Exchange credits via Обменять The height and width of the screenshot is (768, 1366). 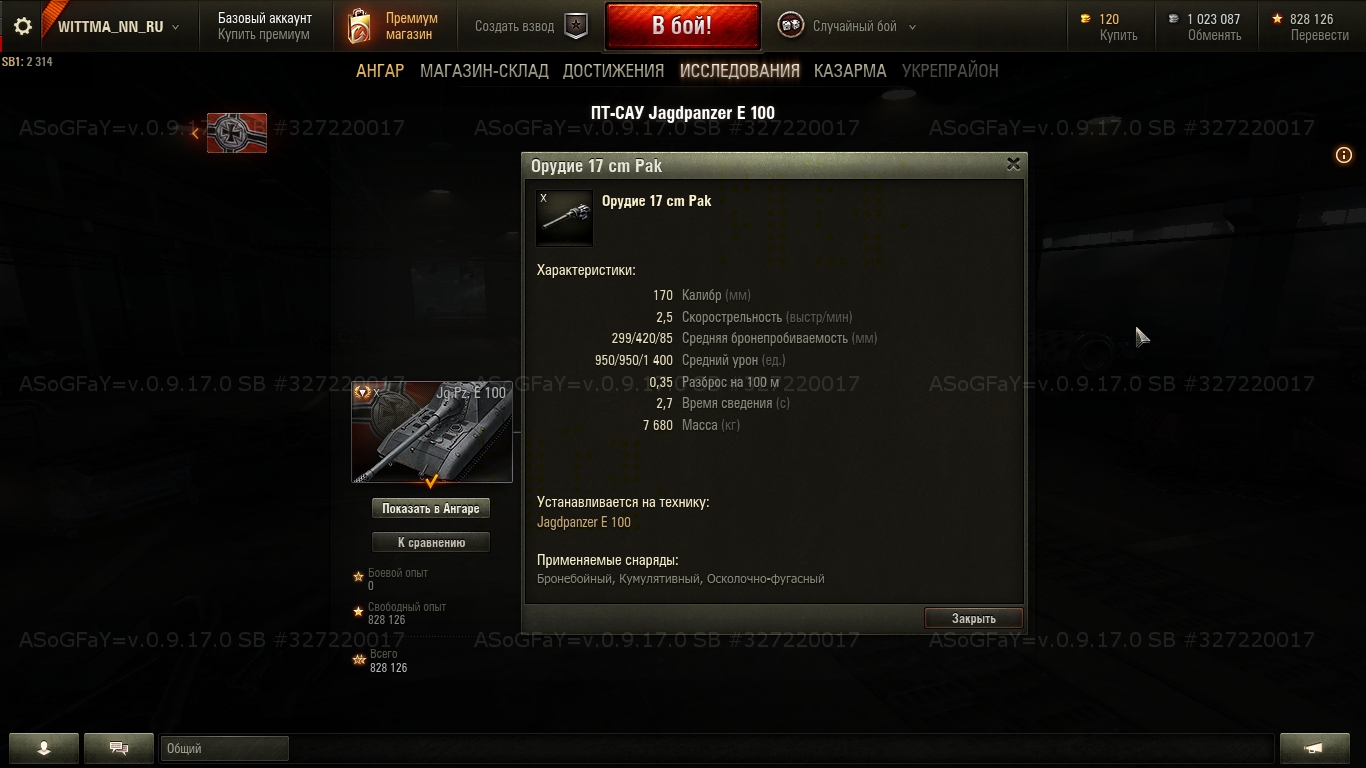coord(1214,35)
